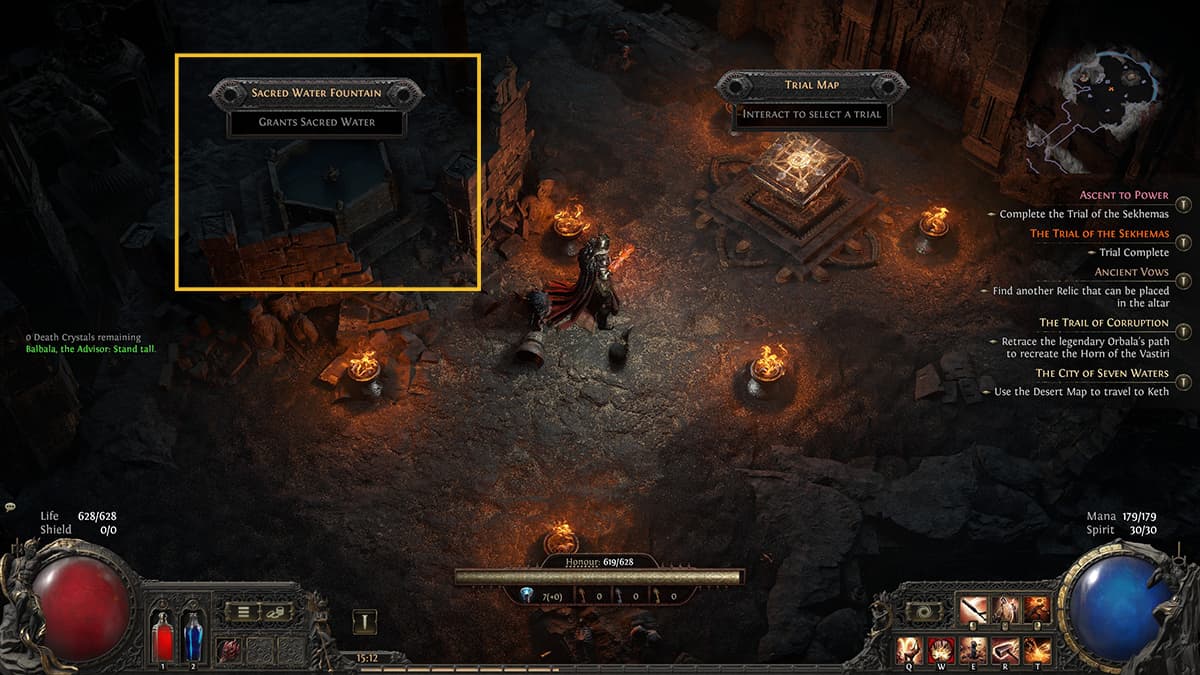Activate the skill bound to E

tap(974, 650)
